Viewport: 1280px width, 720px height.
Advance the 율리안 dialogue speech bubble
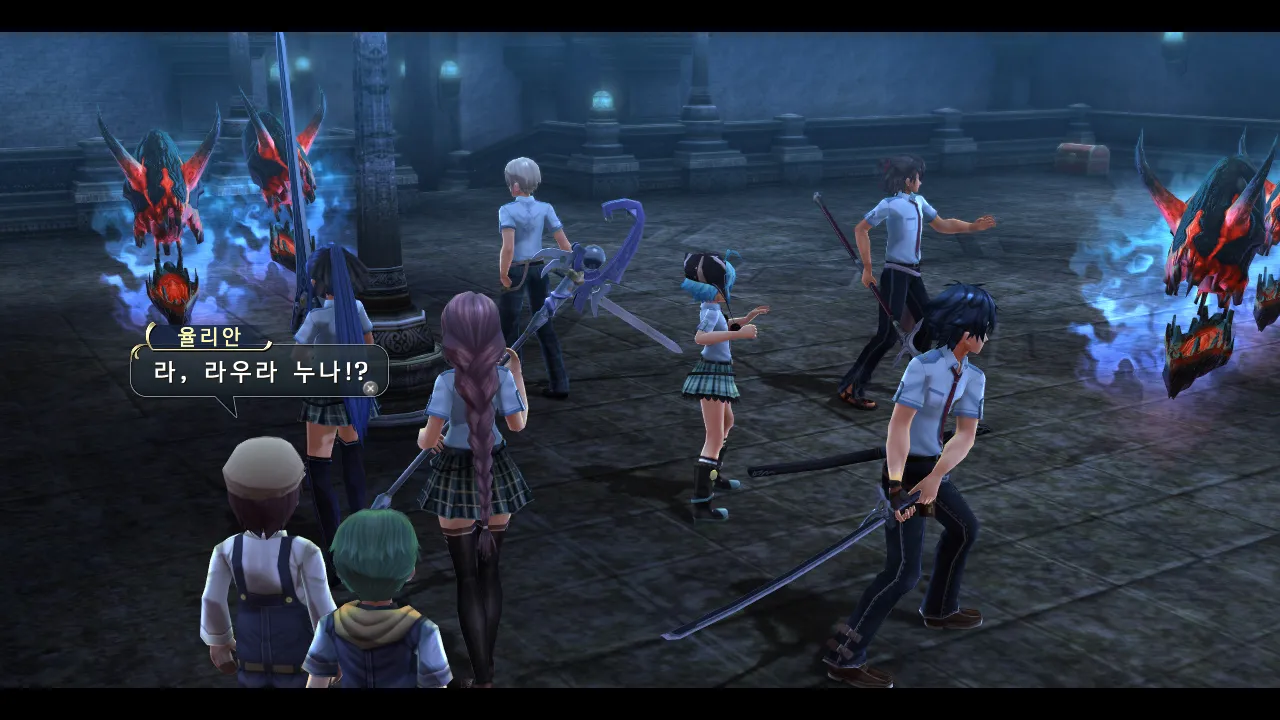370,387
